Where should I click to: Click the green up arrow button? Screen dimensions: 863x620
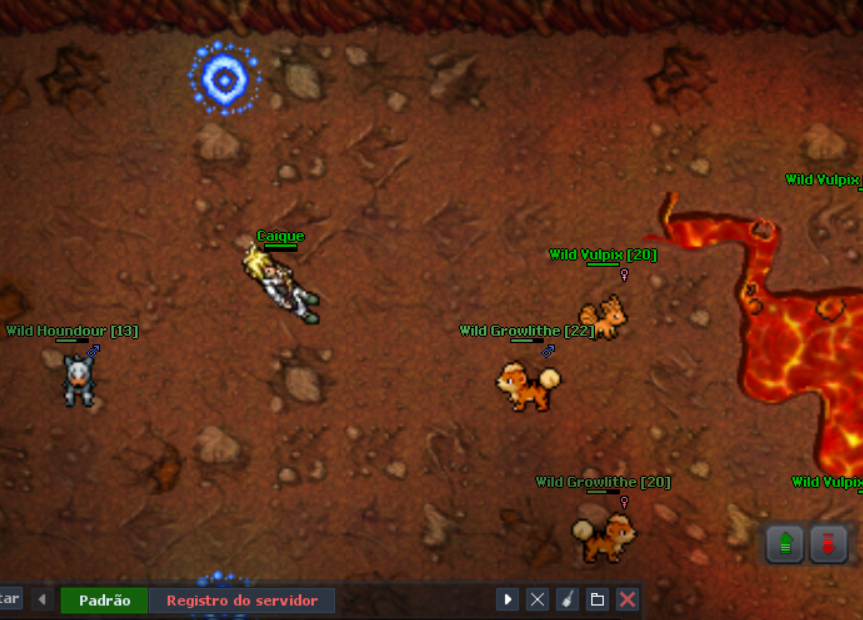[x=786, y=544]
